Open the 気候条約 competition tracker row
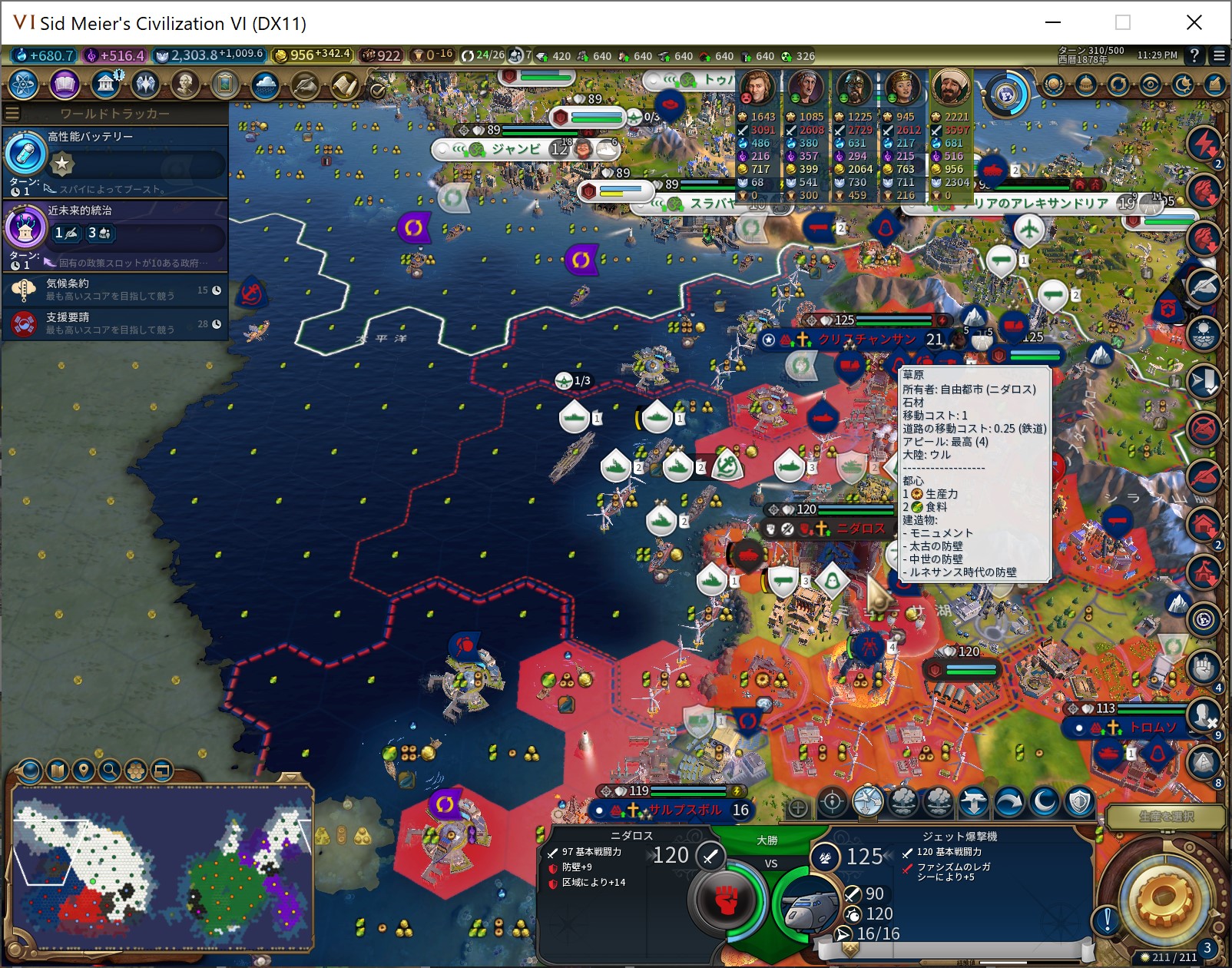Viewport: 1232px width, 968px height. pyautogui.click(x=115, y=290)
